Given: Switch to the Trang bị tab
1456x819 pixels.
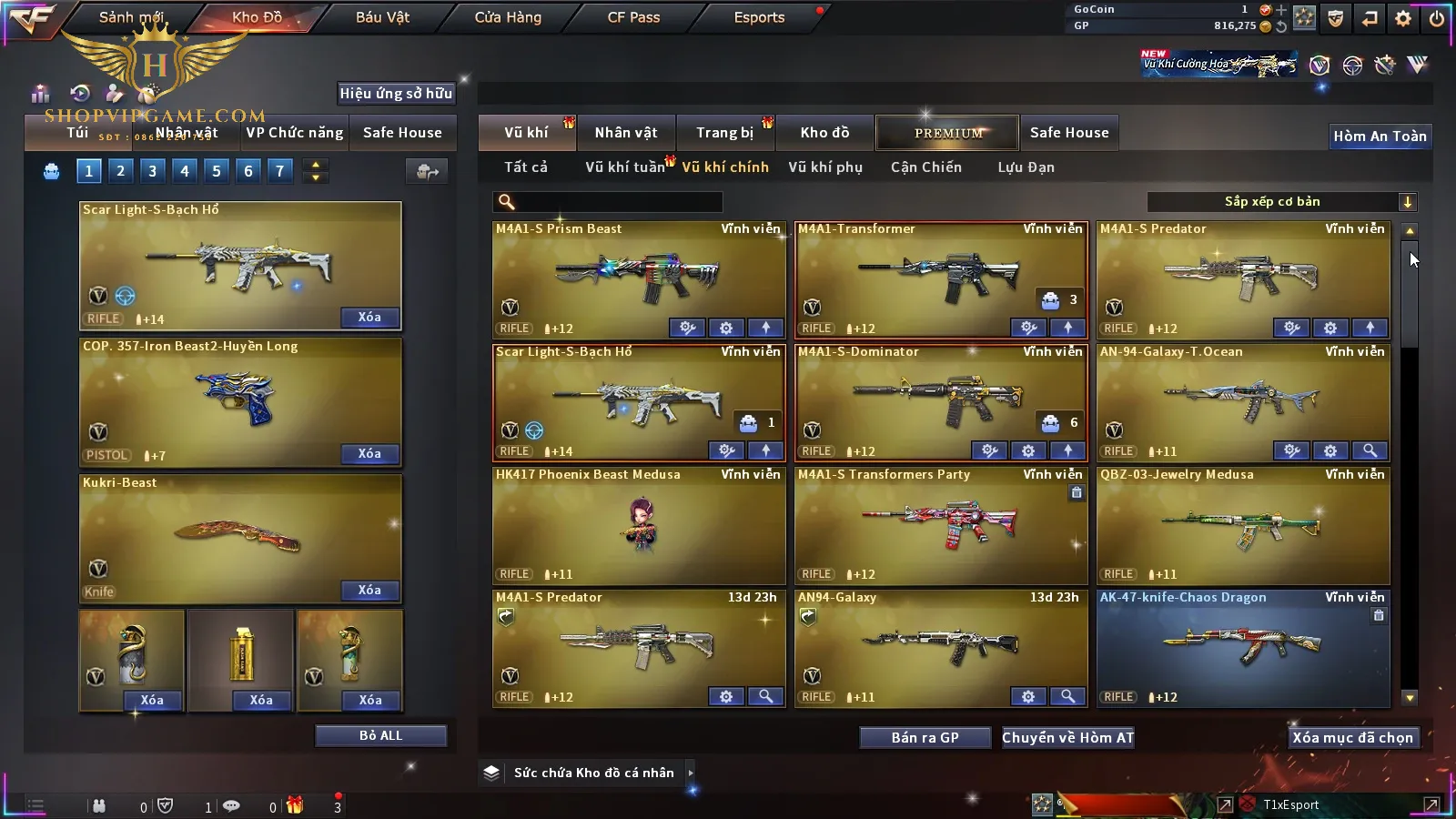Looking at the screenshot, I should click(x=724, y=133).
